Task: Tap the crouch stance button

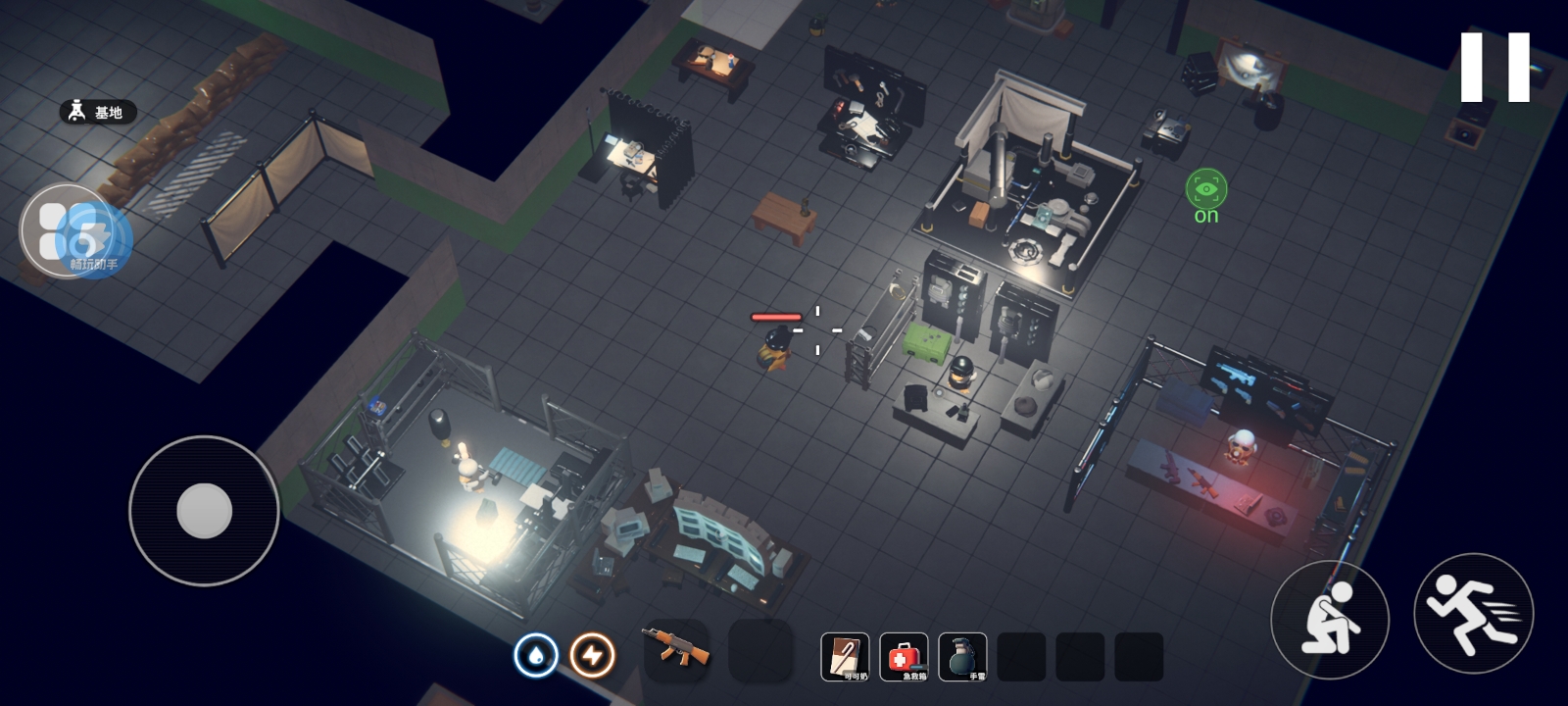Action: pyautogui.click(x=1329, y=620)
